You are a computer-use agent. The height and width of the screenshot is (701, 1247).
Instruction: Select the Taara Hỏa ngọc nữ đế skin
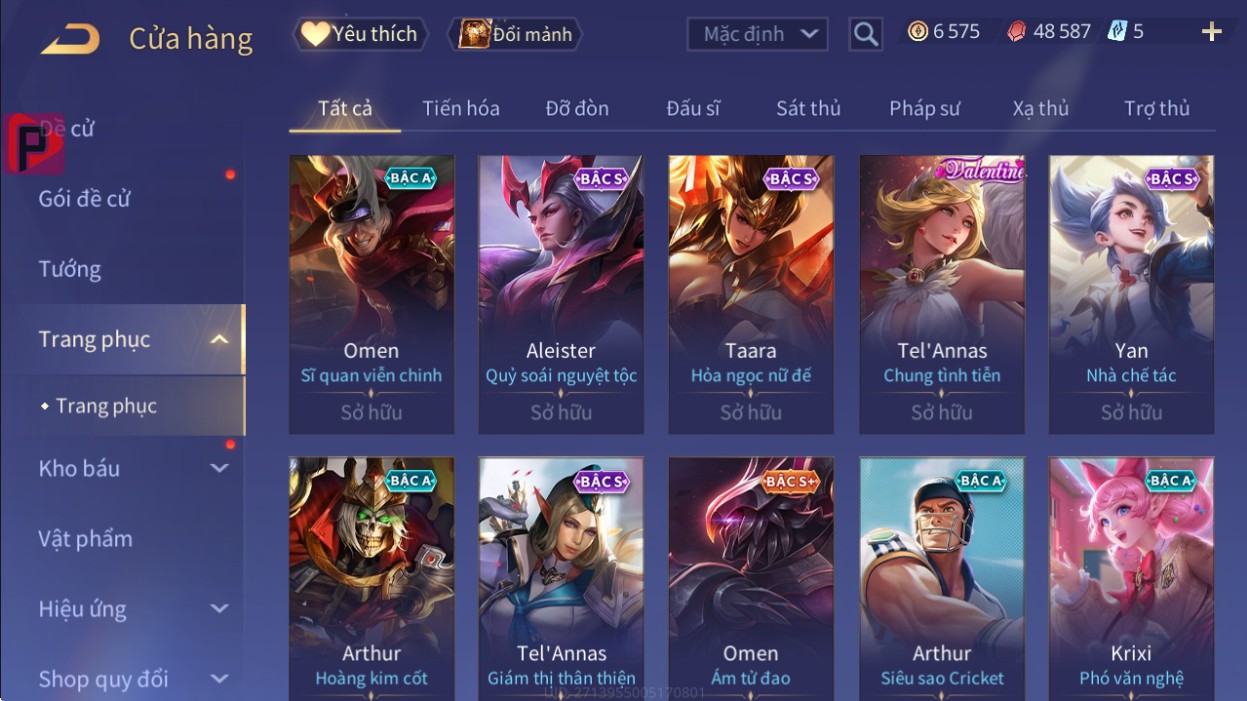[750, 294]
